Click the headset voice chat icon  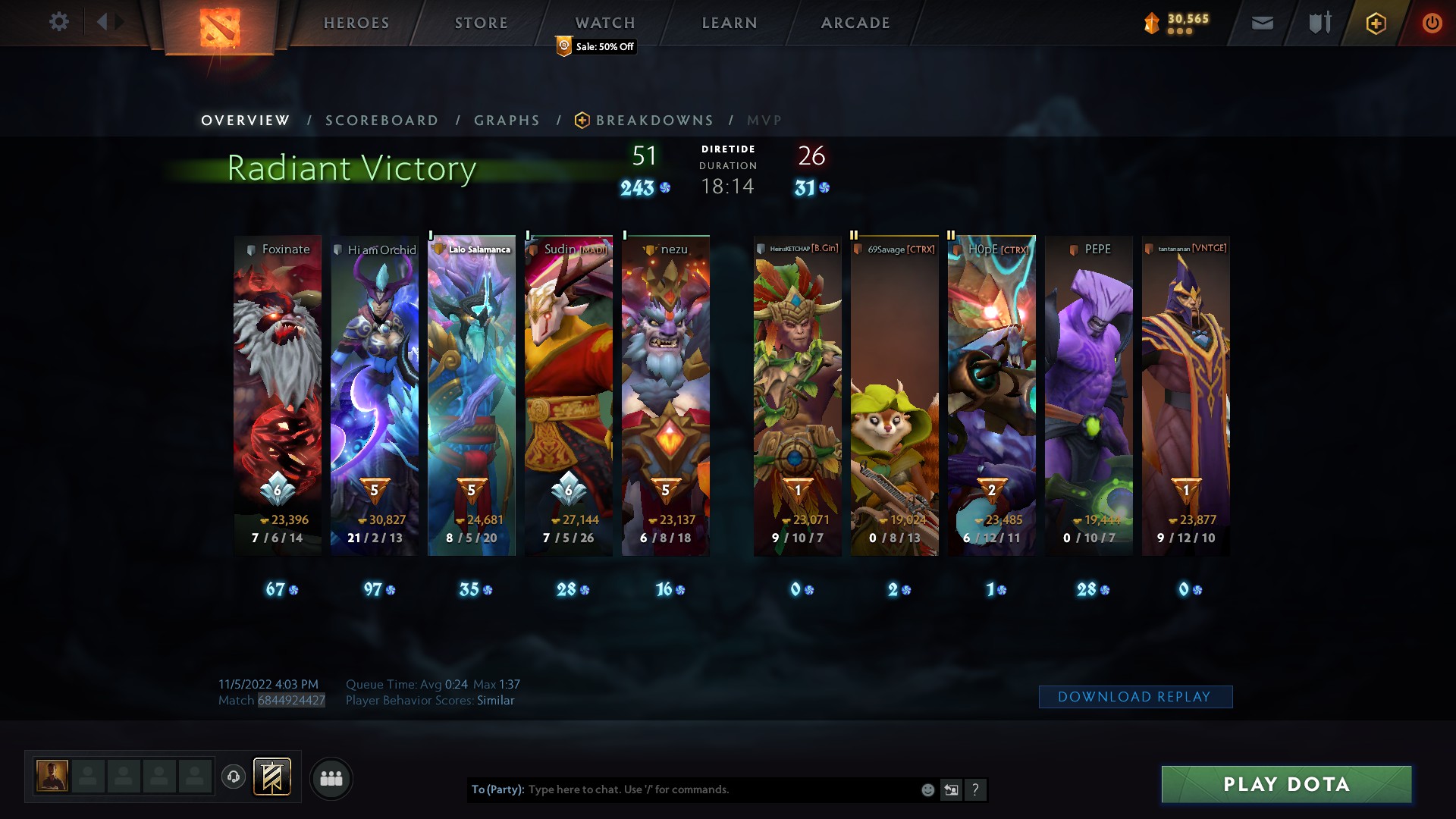(234, 777)
